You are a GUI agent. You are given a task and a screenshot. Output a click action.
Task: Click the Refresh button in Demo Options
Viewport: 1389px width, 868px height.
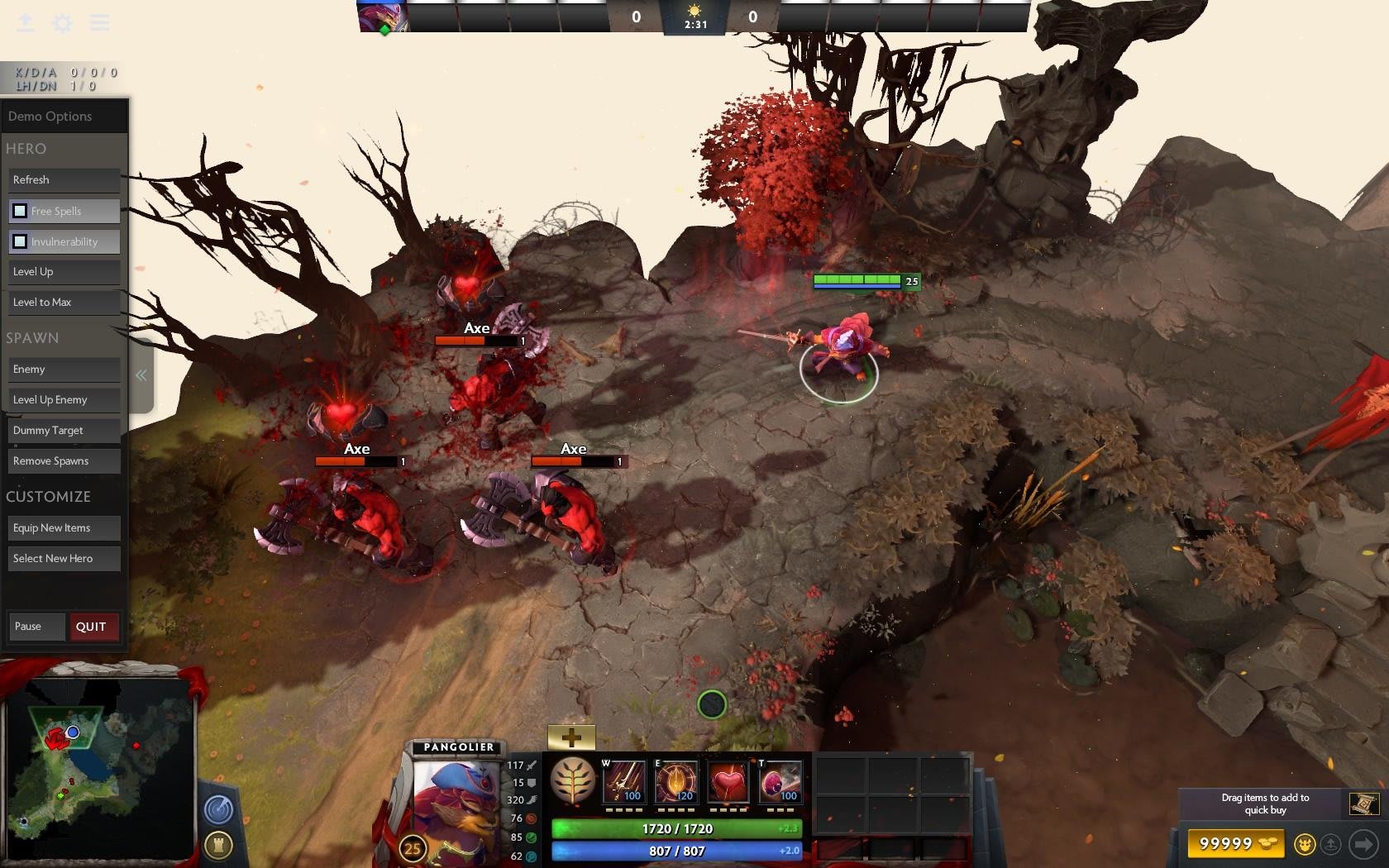point(64,180)
